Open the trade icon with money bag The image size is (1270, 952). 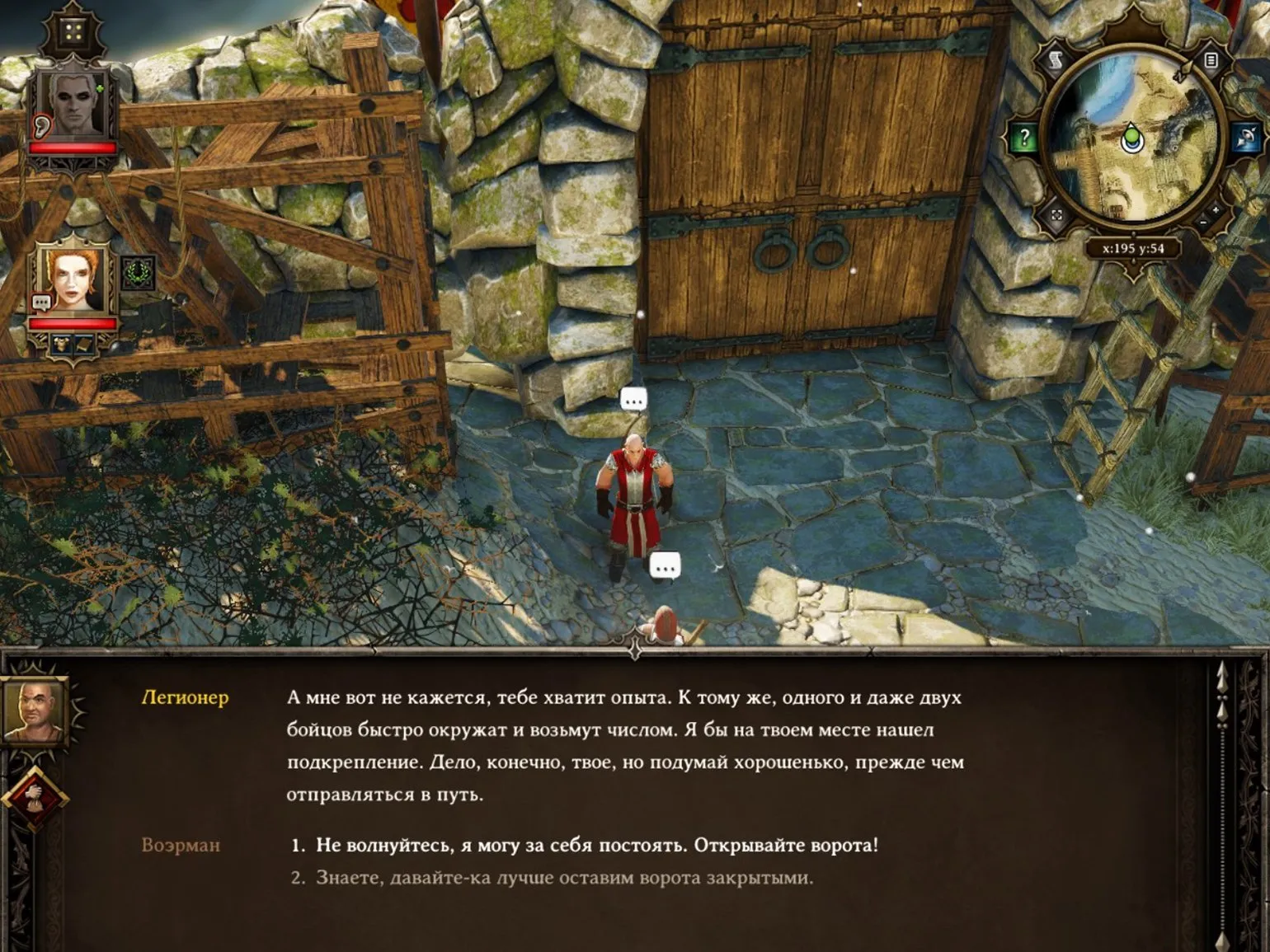pos(33,796)
